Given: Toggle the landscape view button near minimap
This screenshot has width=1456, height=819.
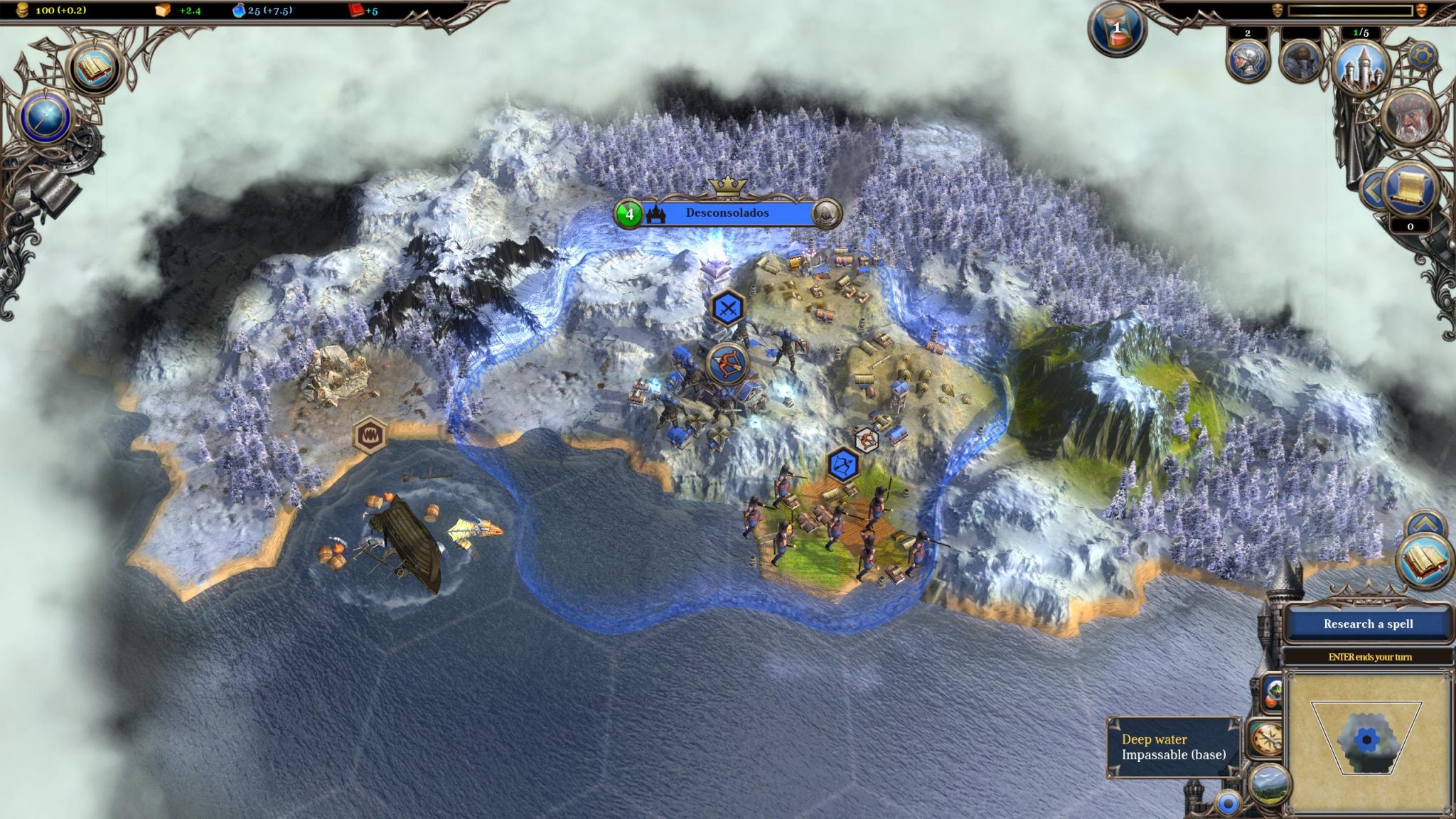Looking at the screenshot, I should (1270, 786).
